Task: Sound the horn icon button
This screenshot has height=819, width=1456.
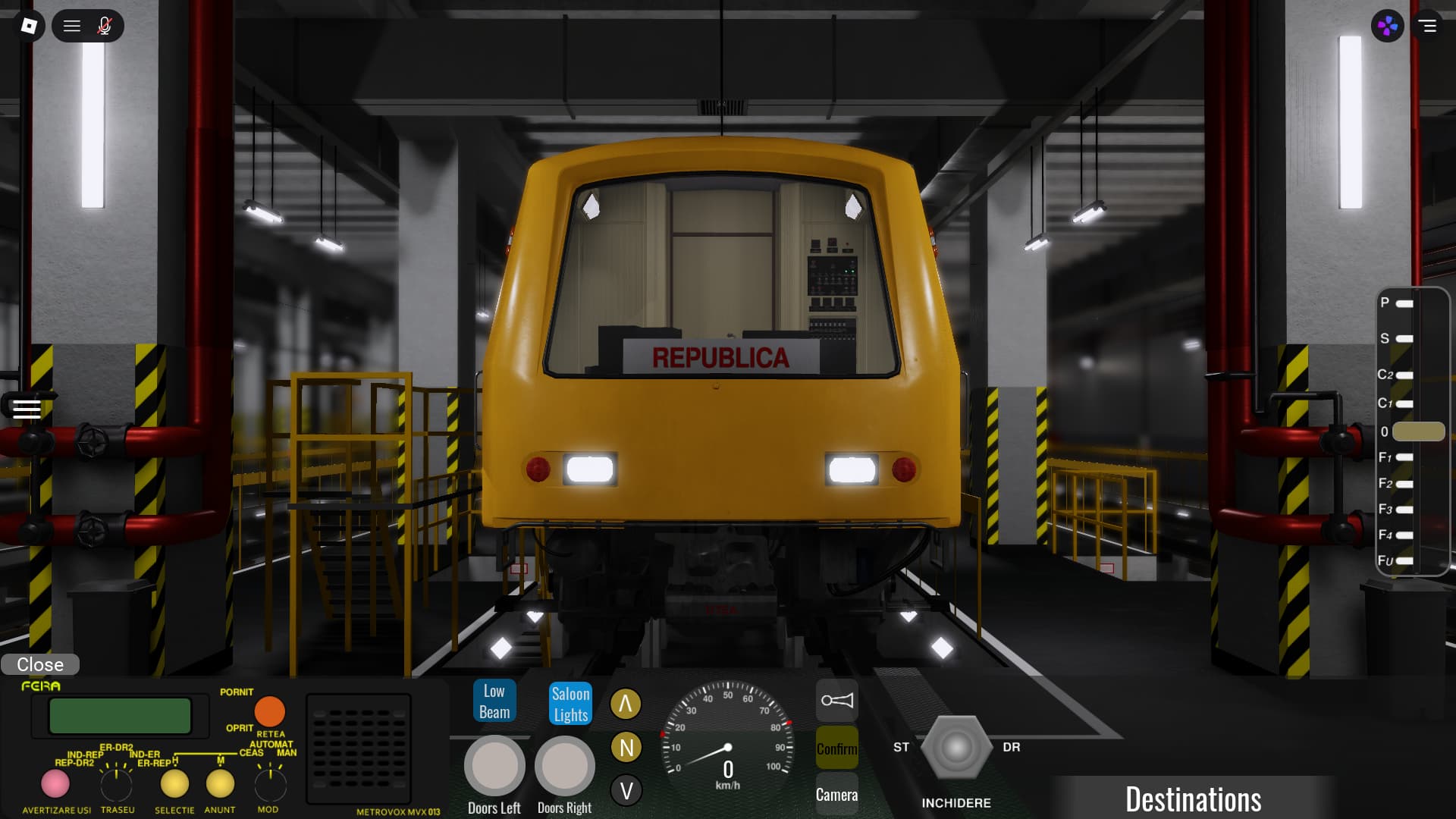Action: [x=836, y=700]
